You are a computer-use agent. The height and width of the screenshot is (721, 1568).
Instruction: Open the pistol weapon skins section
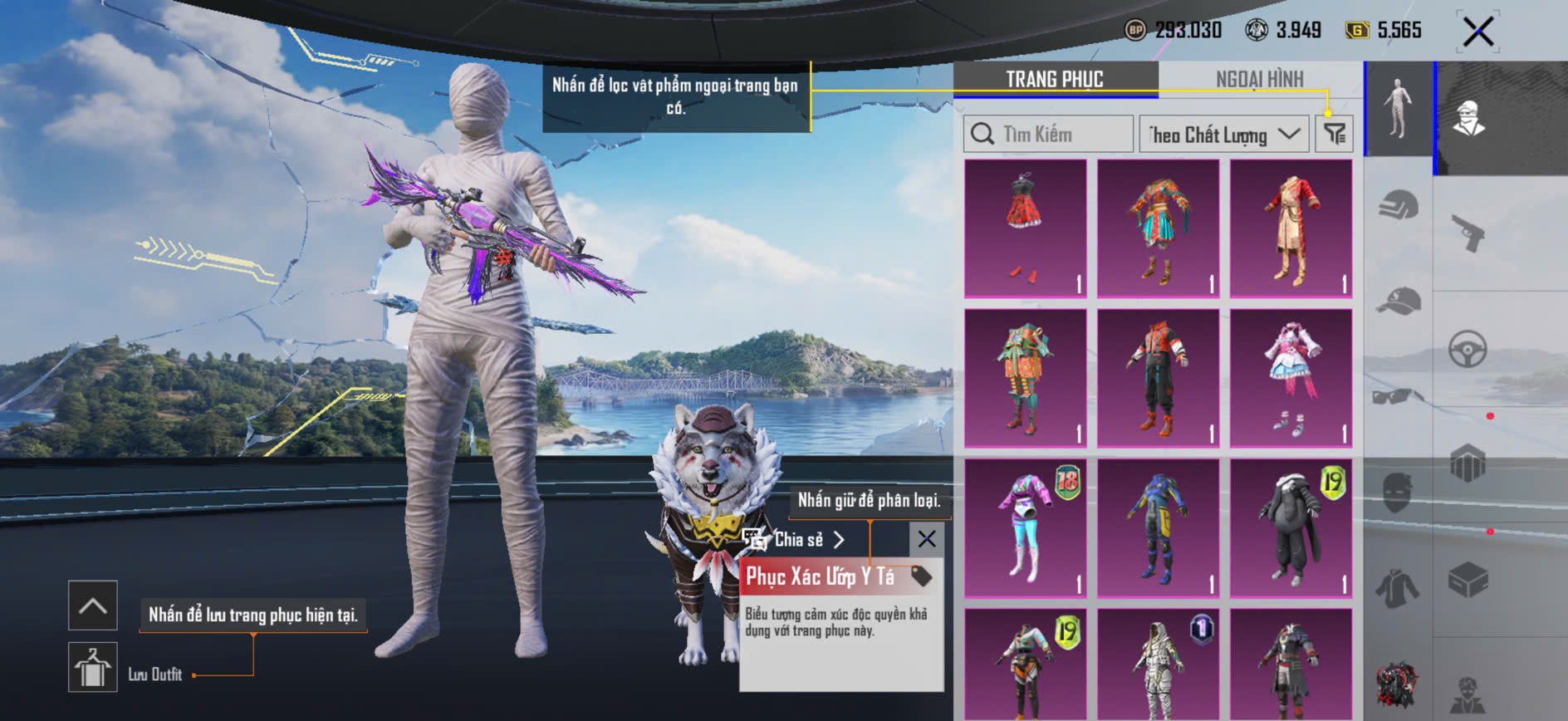[x=1468, y=233]
